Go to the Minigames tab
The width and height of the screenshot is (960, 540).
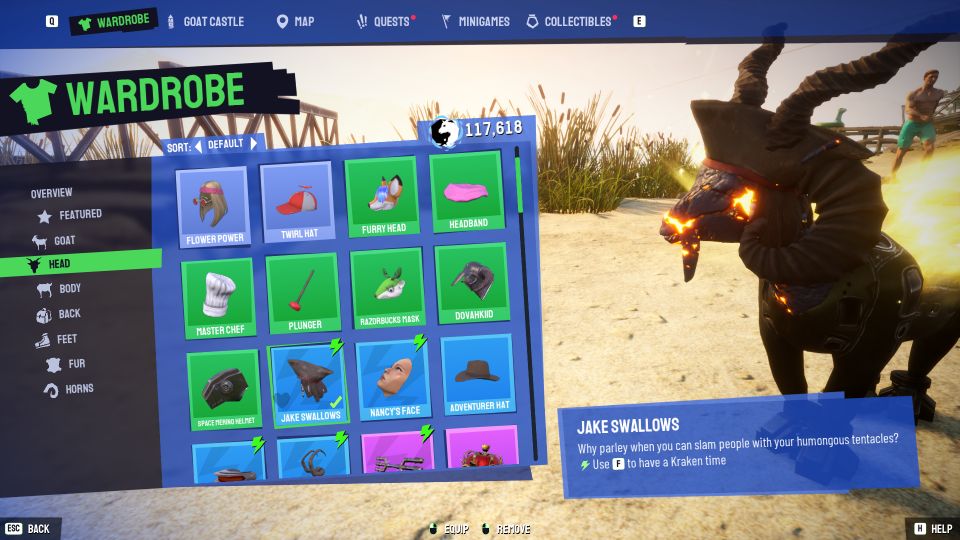point(476,21)
